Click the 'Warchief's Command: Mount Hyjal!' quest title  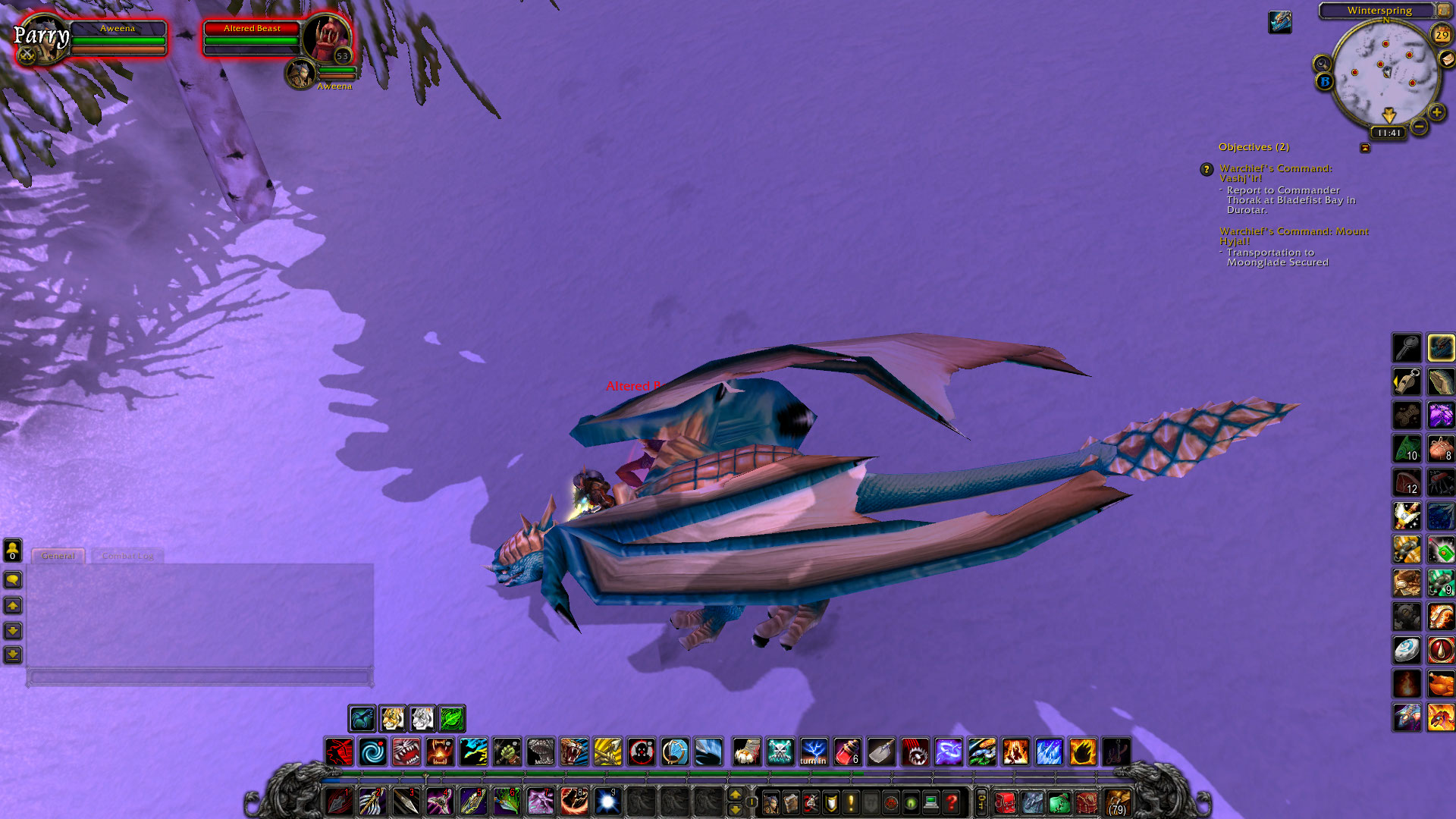pos(1293,231)
